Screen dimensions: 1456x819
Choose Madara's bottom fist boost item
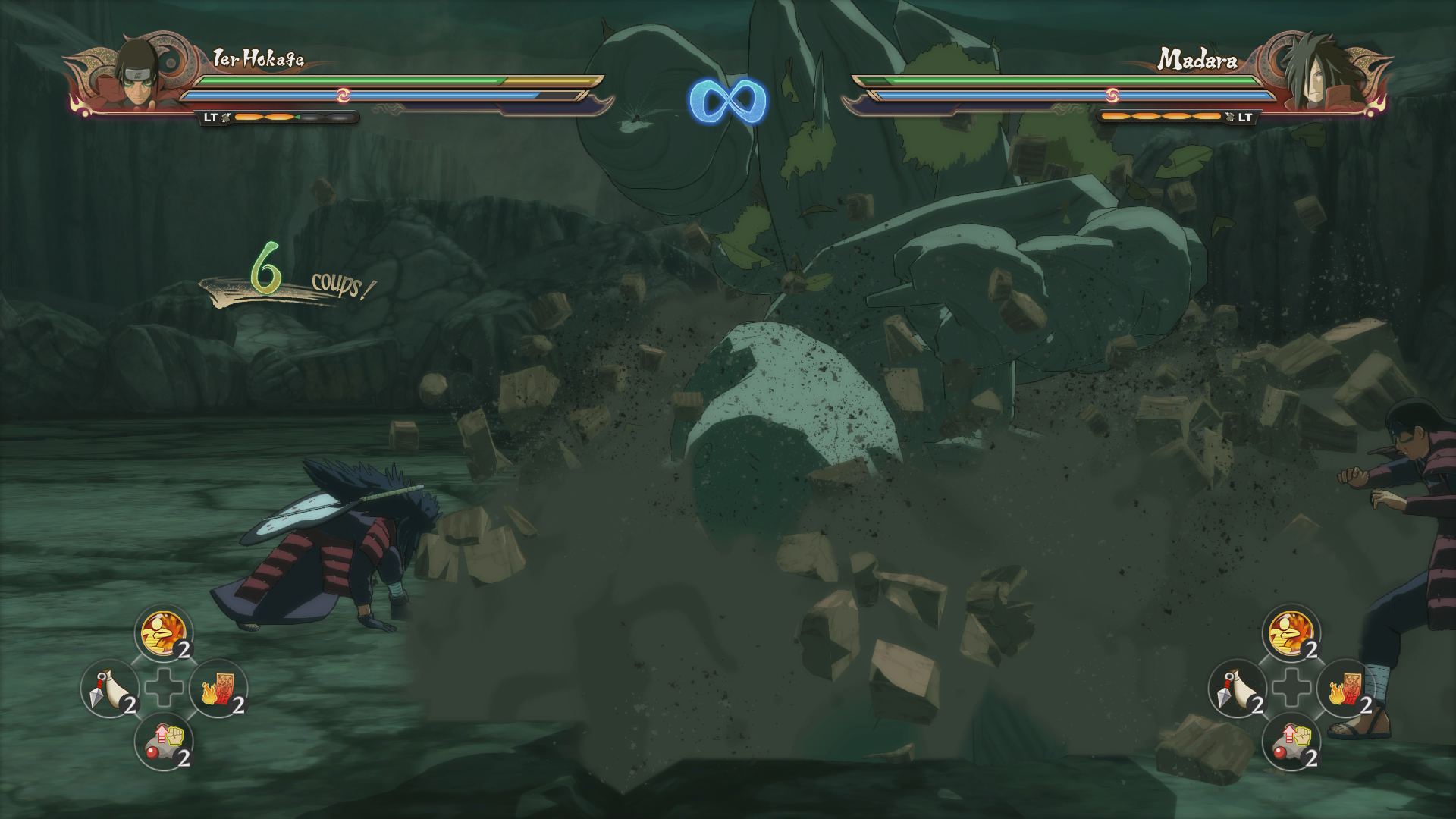(1291, 742)
